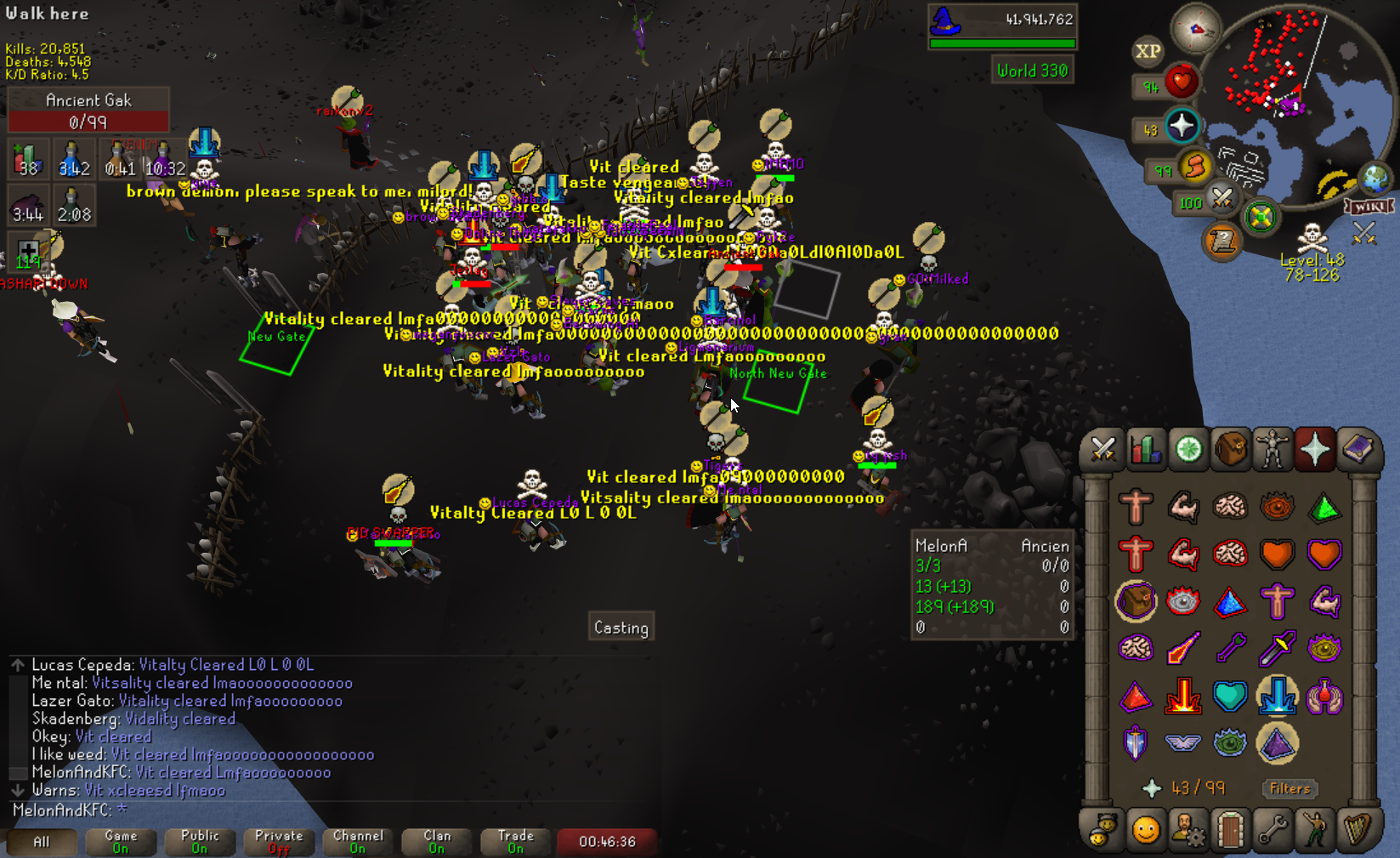Toggle the Smite prayer
1400x858 pixels.
(1277, 696)
